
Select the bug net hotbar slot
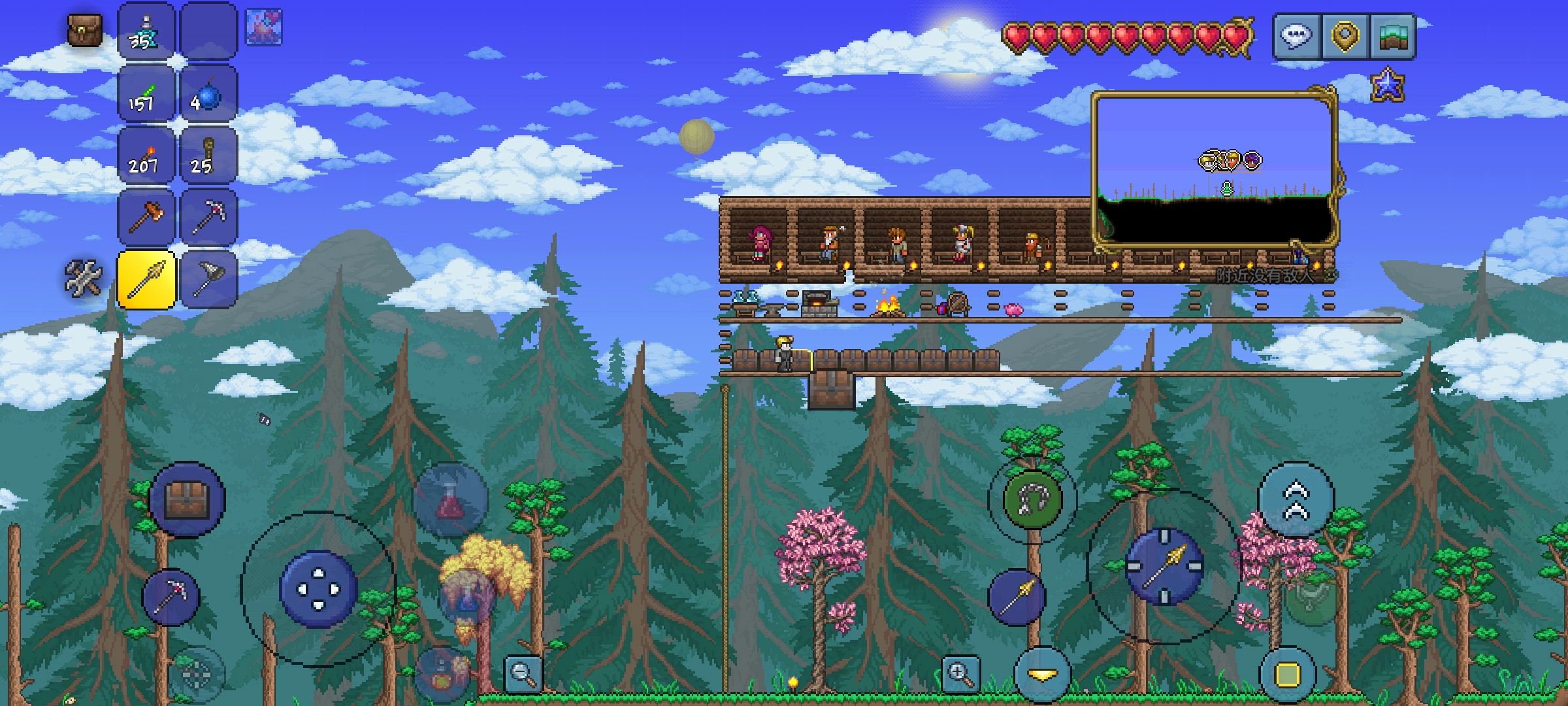point(207,280)
